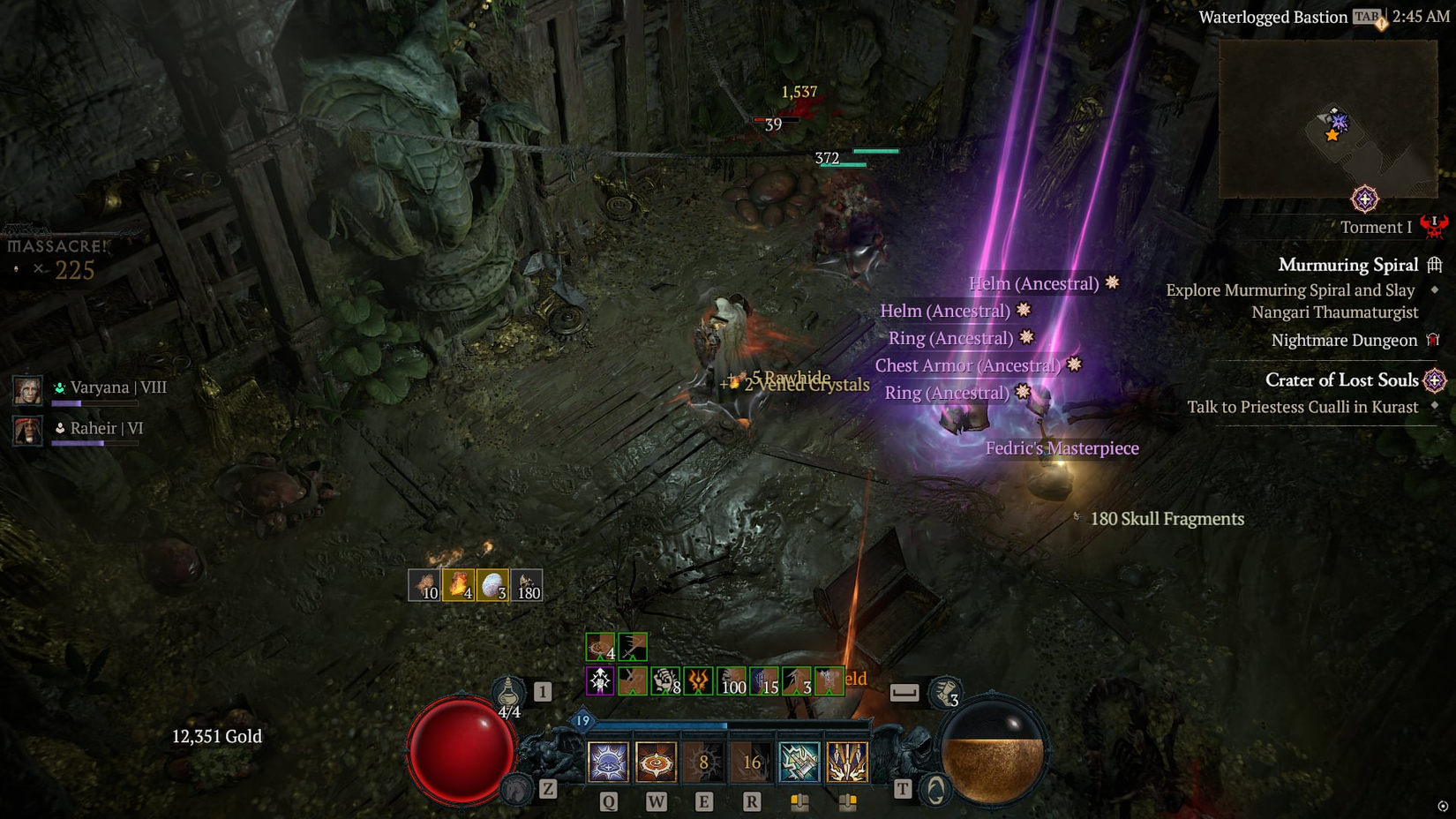
Task: Select Varyana's party portrait
Action: (26, 388)
